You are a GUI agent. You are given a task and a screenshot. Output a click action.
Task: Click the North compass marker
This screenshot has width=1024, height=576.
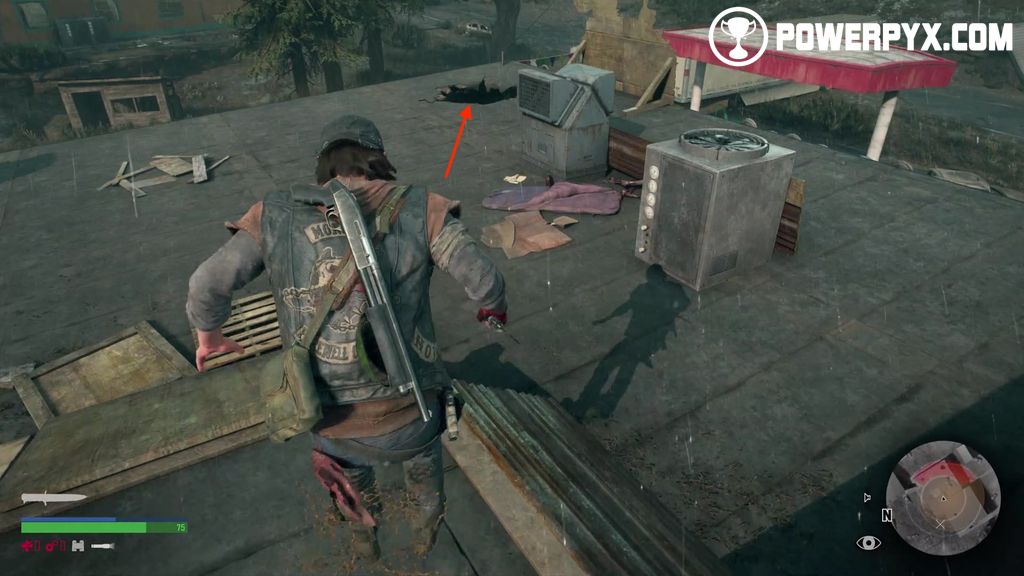[x=886, y=516]
